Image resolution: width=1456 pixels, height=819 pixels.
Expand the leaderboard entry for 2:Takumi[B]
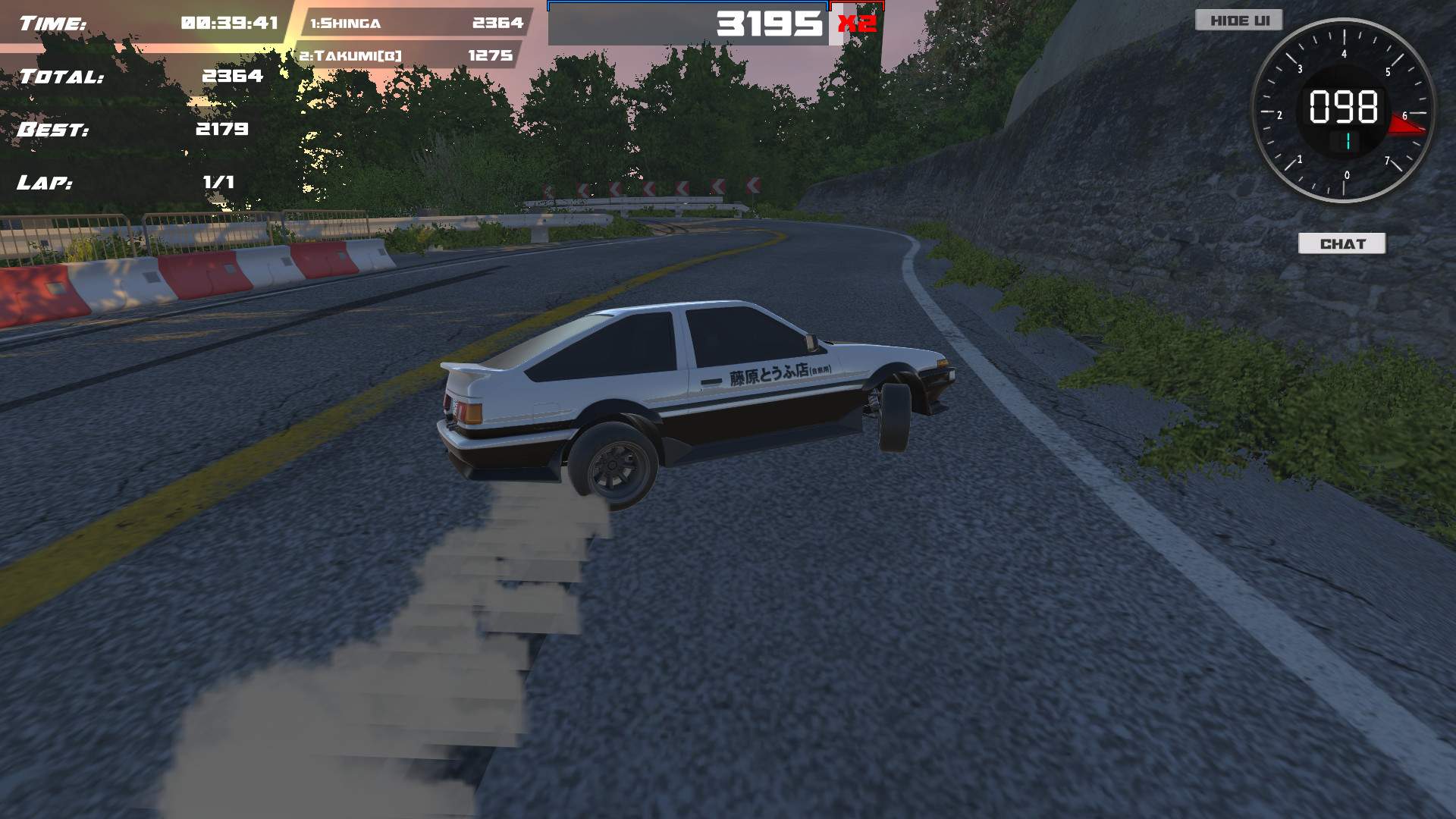[413, 55]
